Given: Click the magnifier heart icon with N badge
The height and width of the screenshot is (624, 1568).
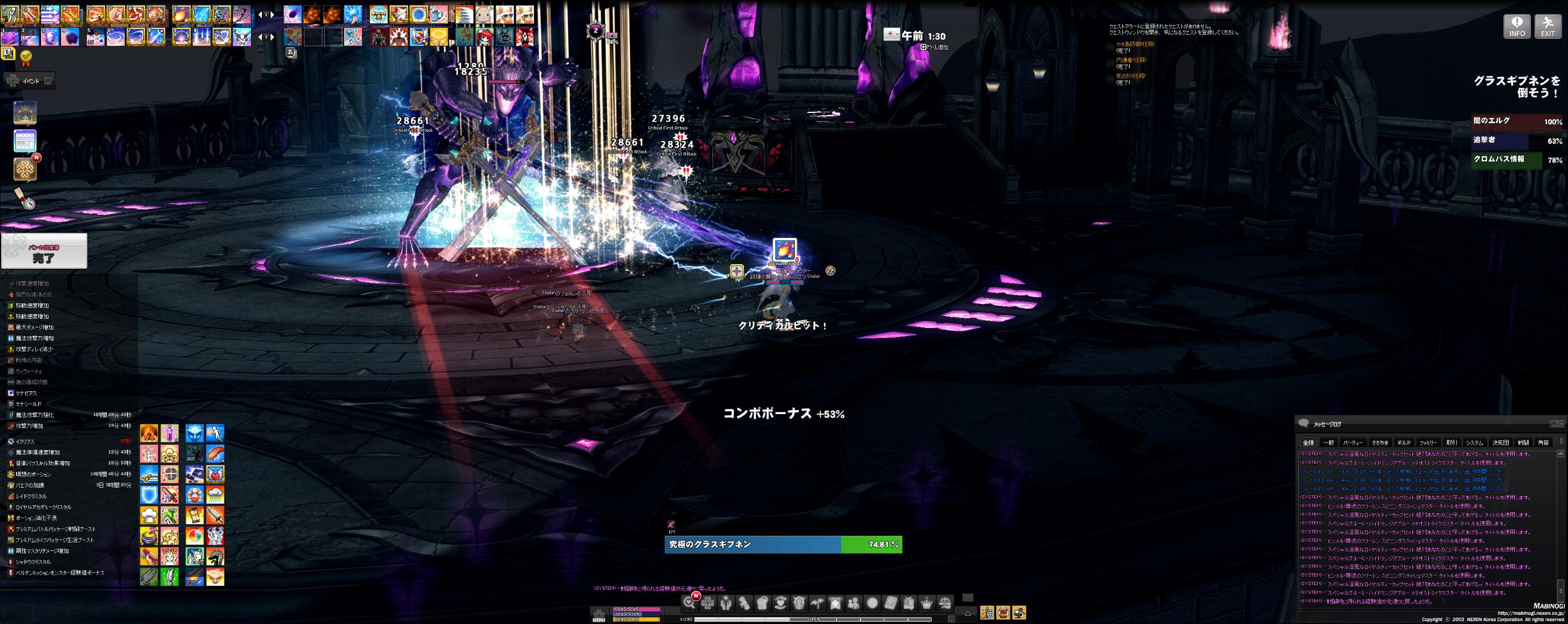Looking at the screenshot, I should pos(690,602).
